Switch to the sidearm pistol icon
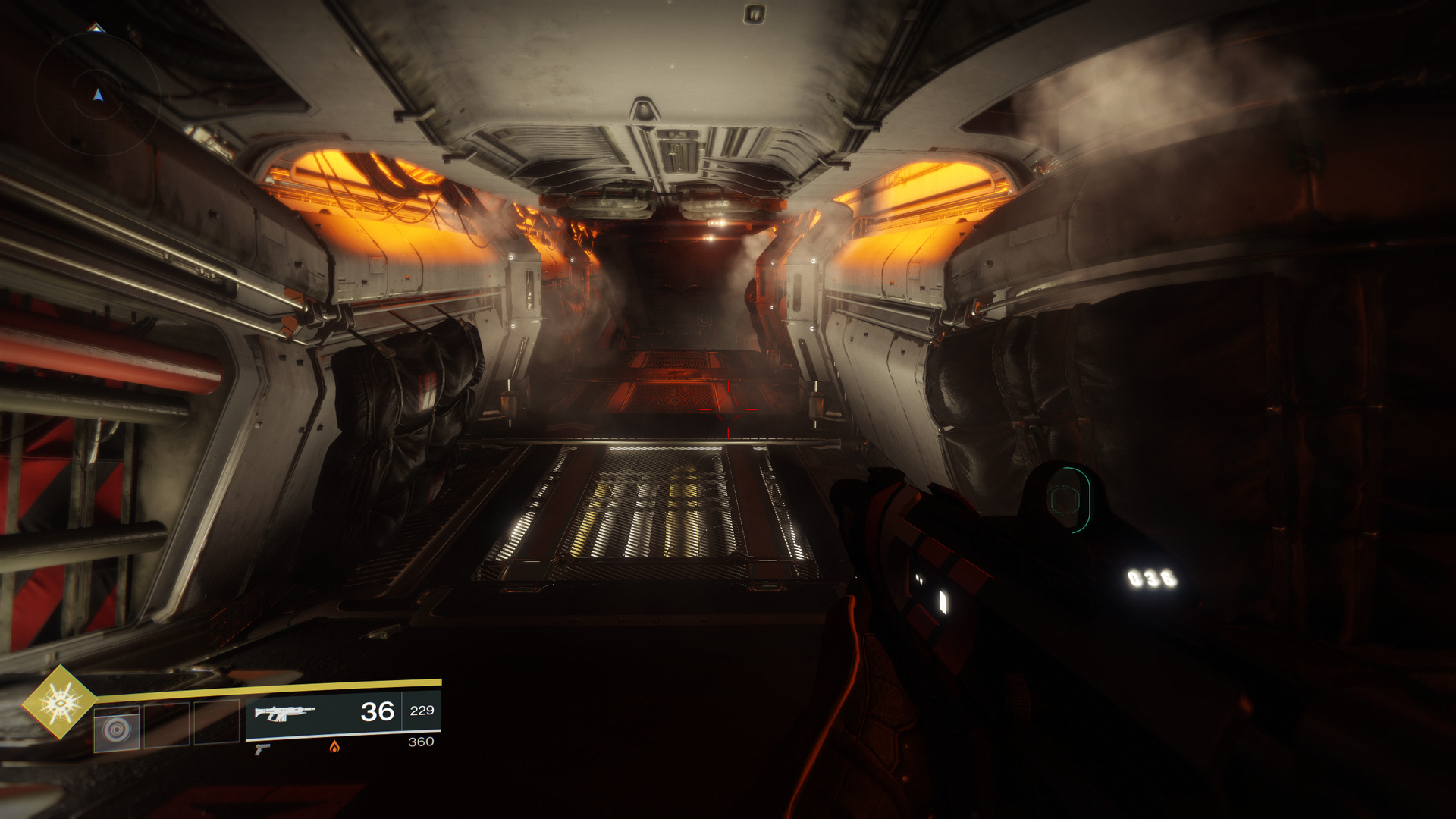Screen dimensions: 1456x819 [262, 749]
